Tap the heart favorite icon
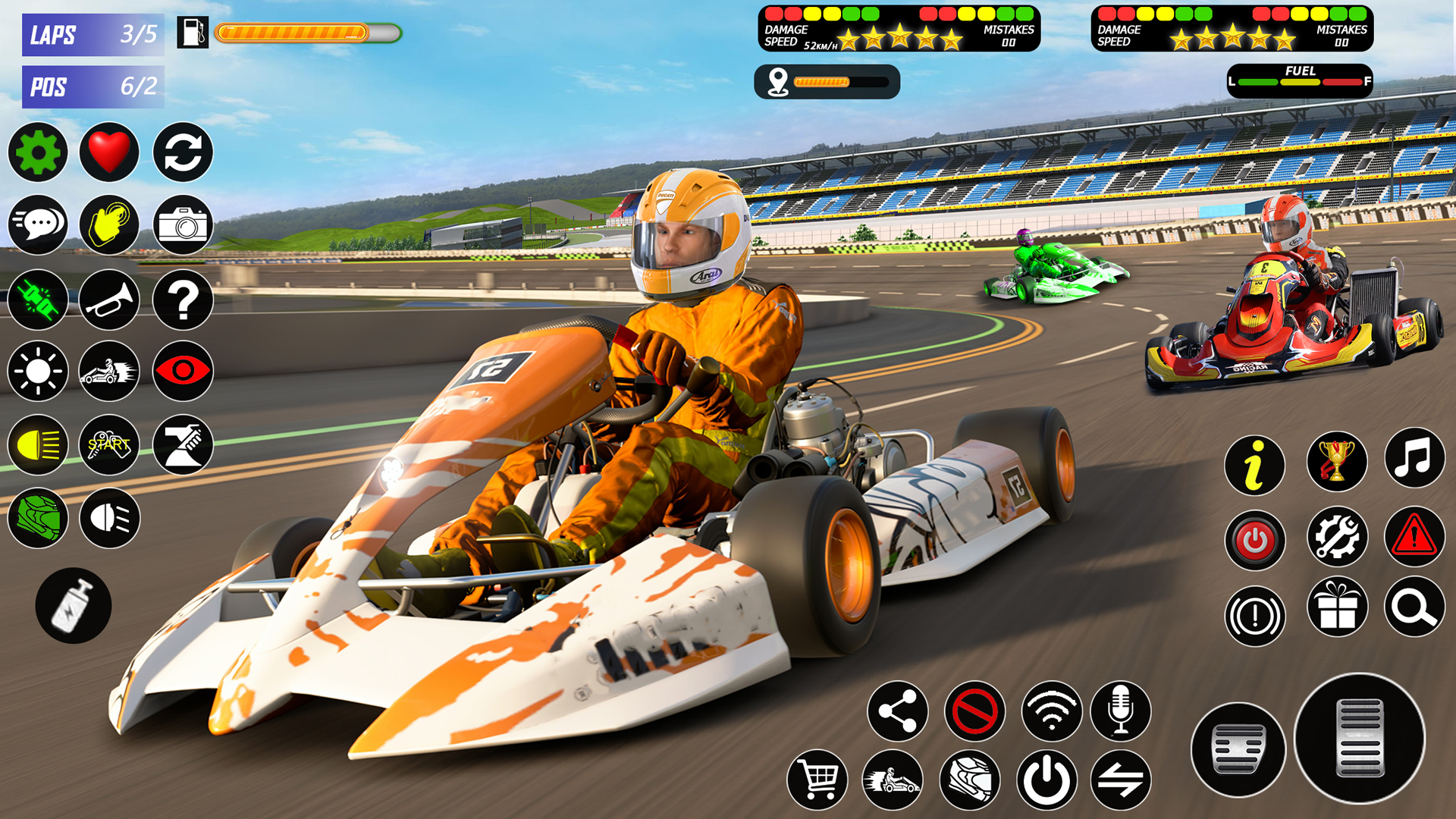Viewport: 1456px width, 819px height. 109,152
